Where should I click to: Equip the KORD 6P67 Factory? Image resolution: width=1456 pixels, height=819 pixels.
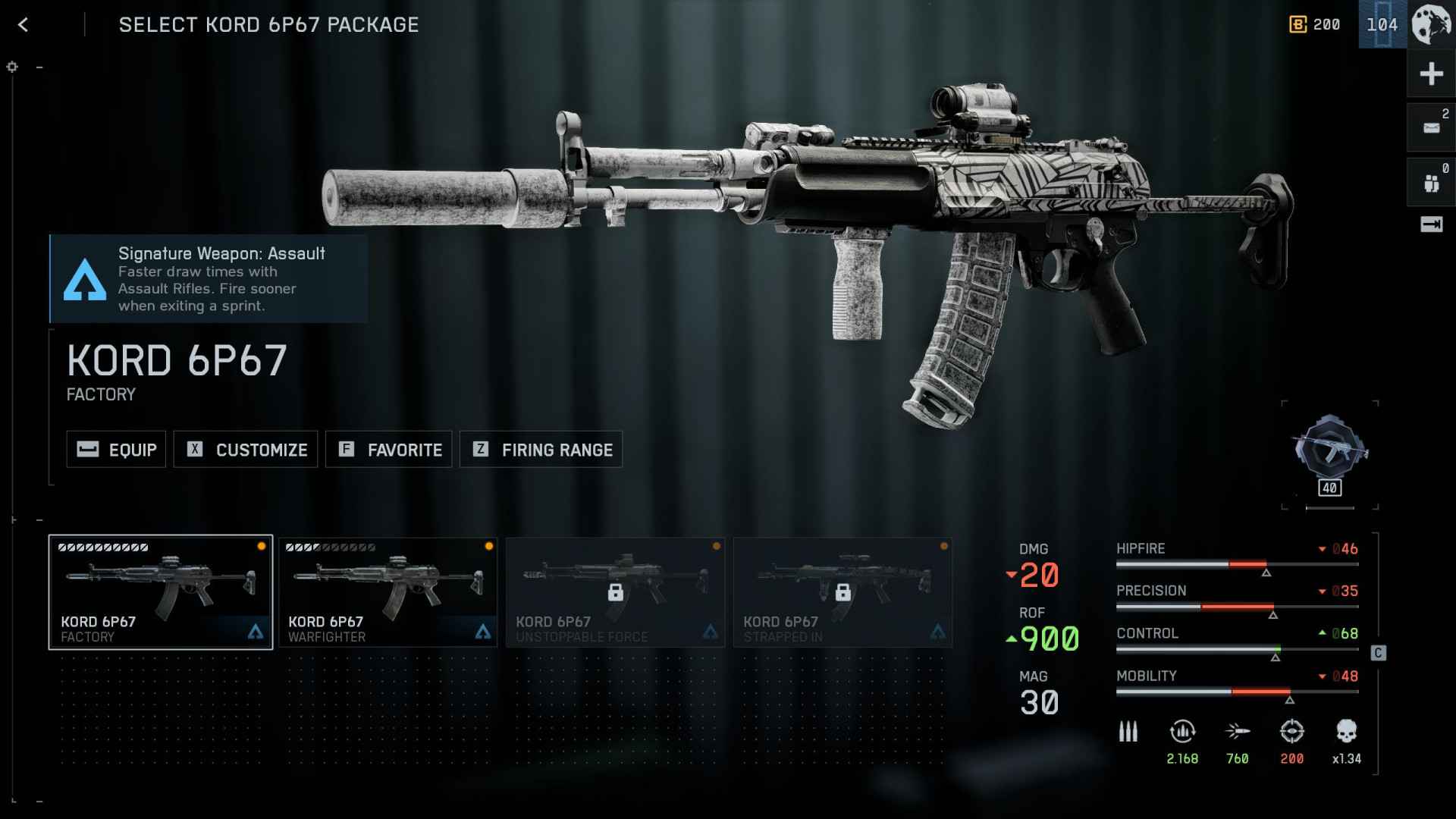click(116, 450)
